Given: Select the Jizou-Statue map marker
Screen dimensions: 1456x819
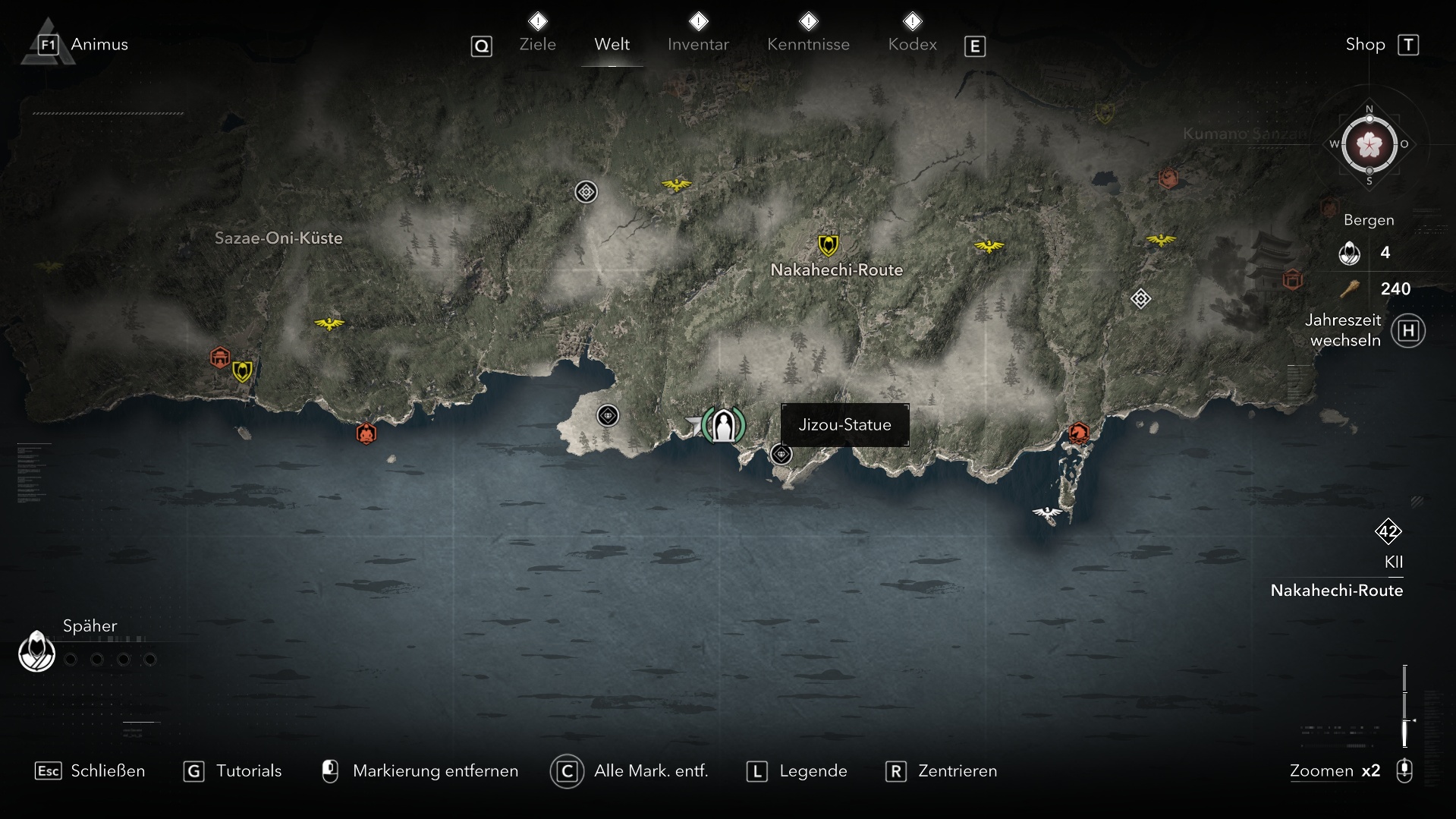Looking at the screenshot, I should (x=723, y=425).
